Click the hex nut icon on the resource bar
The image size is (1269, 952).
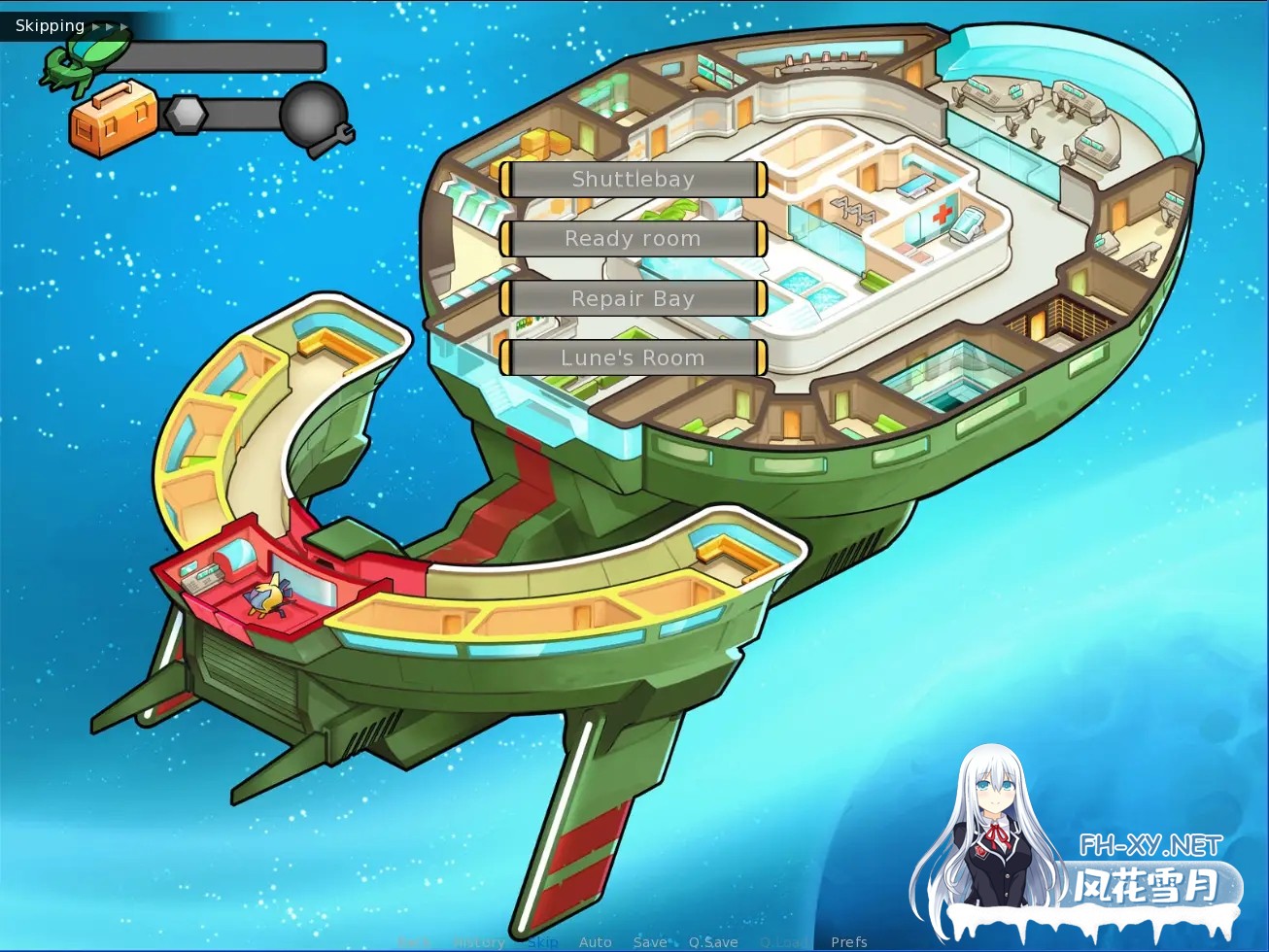(x=188, y=114)
